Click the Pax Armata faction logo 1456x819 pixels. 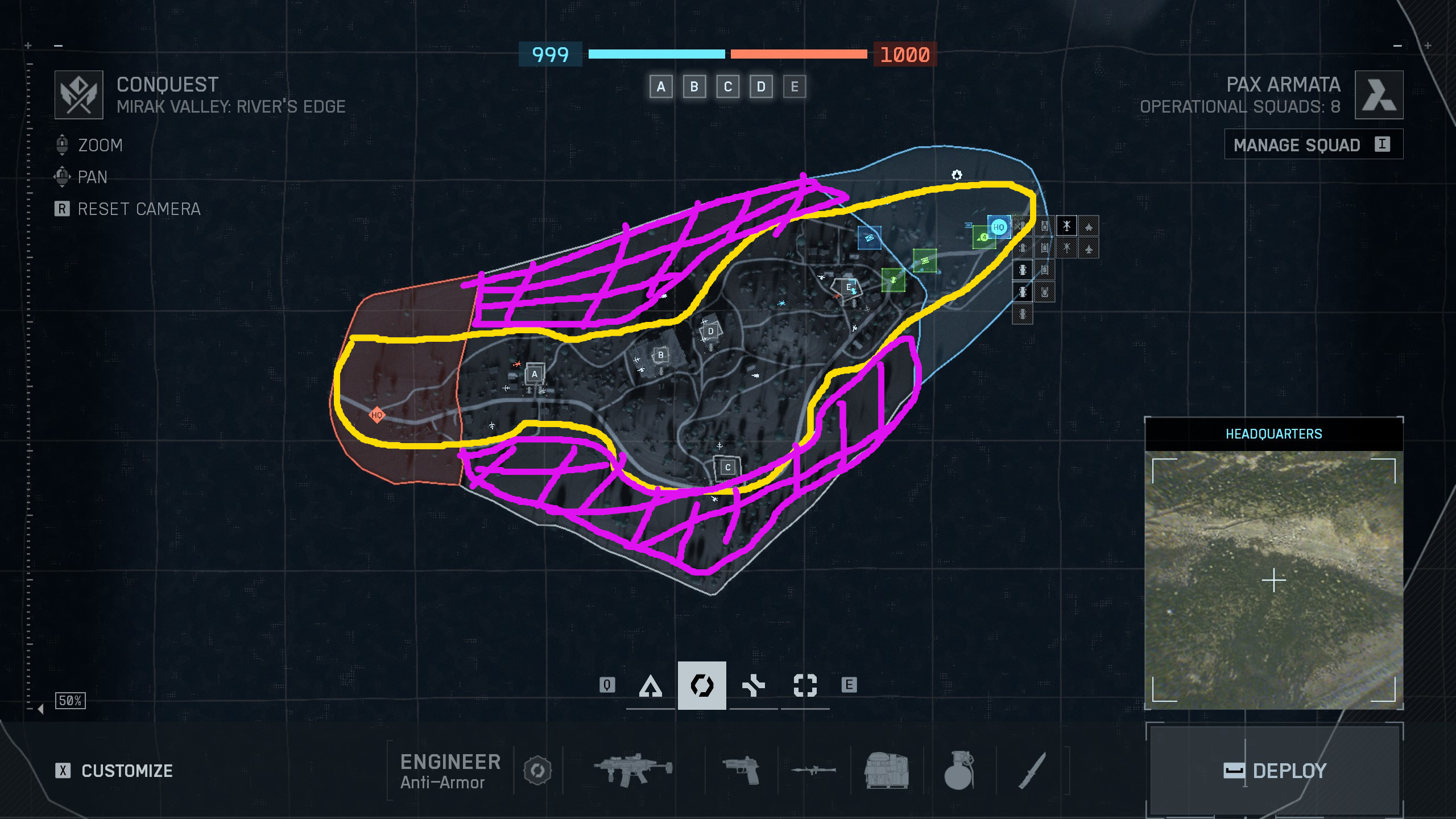(1379, 94)
